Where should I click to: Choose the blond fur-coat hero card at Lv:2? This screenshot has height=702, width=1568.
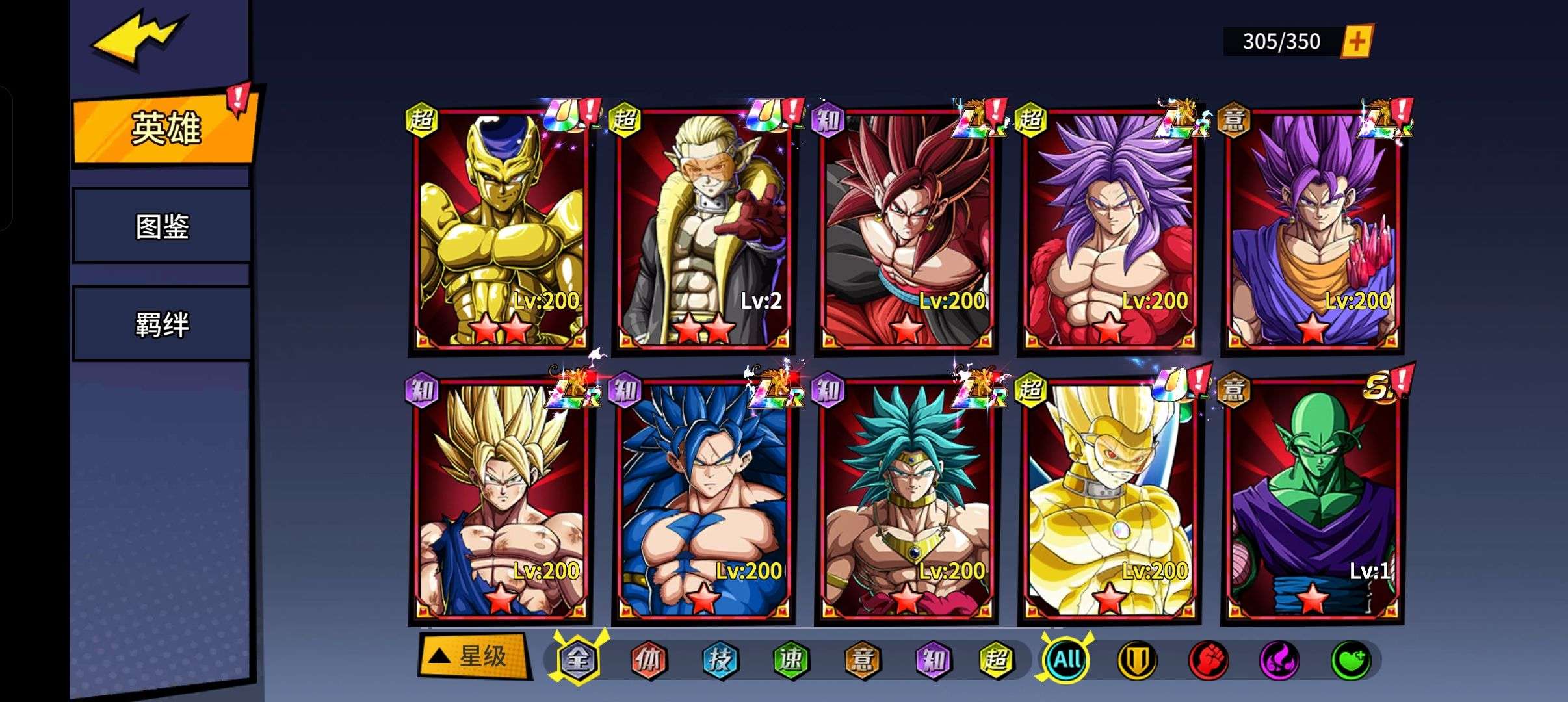(x=703, y=231)
